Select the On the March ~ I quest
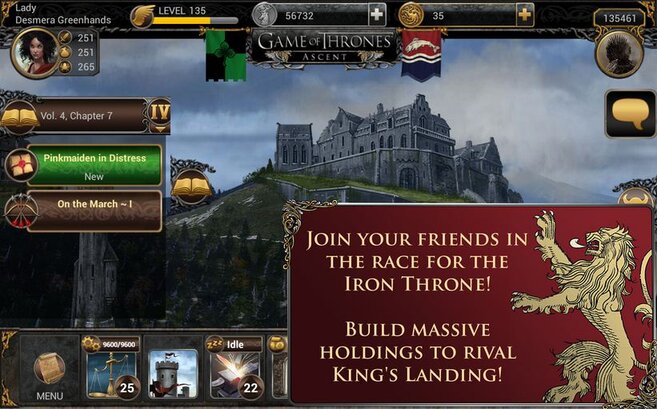This screenshot has width=657, height=409. coord(93,209)
